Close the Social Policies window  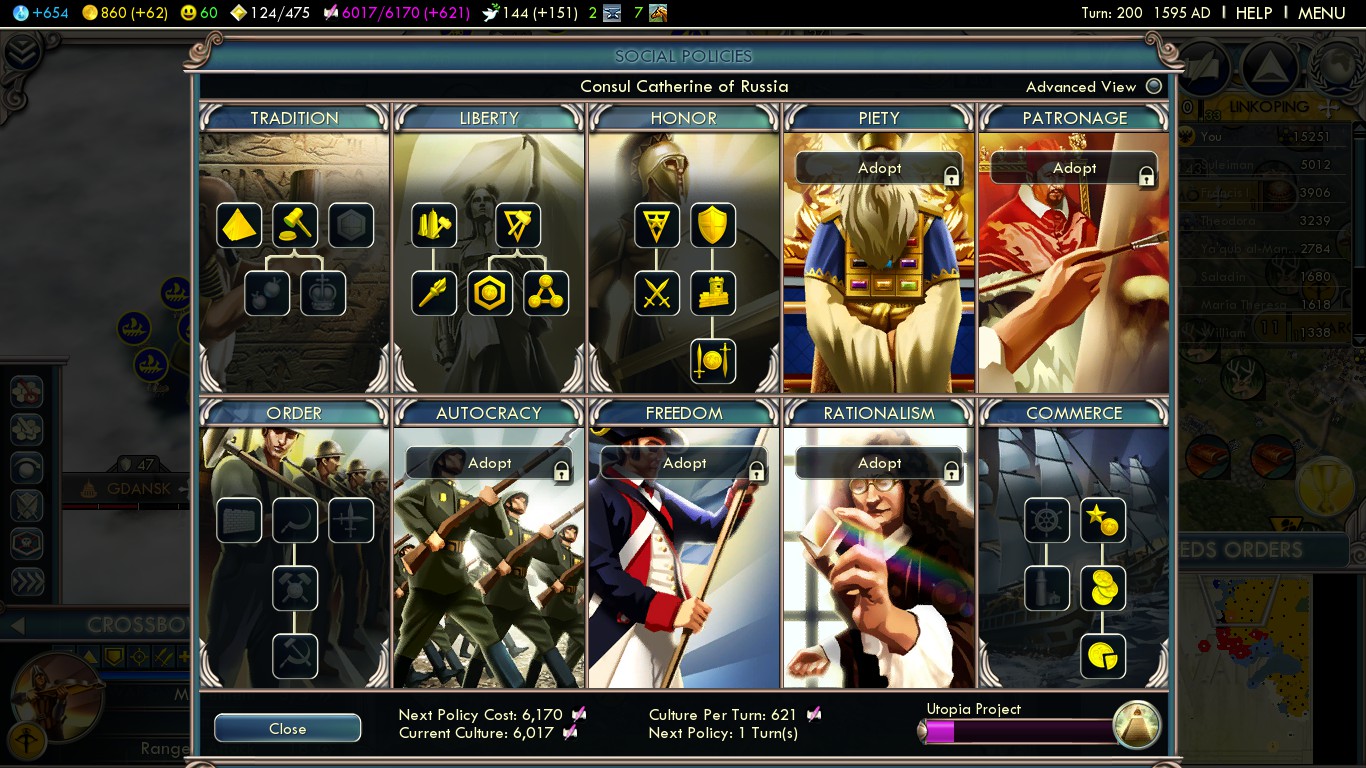tap(287, 728)
